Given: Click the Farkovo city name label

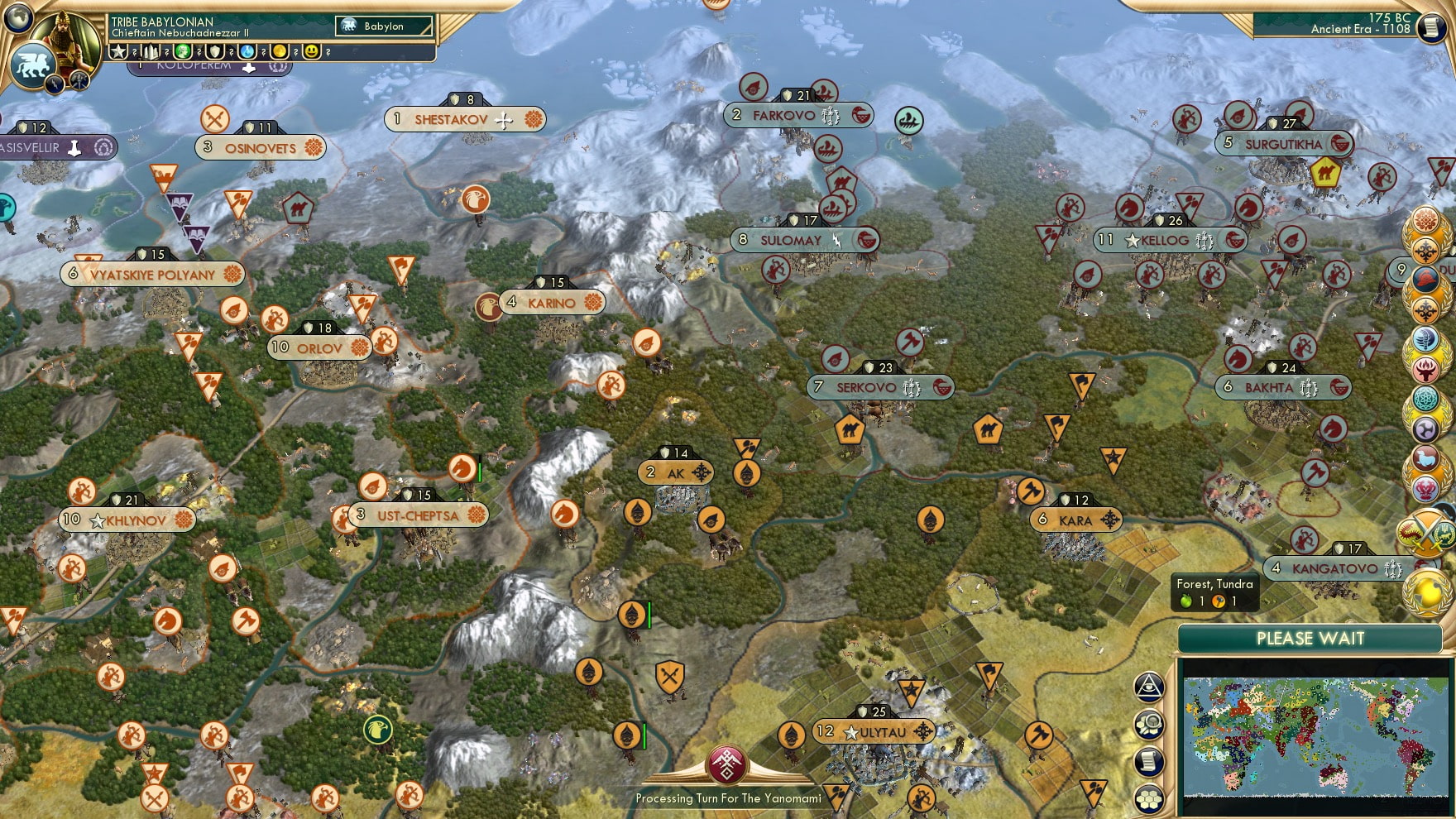Looking at the screenshot, I should click(x=783, y=116).
